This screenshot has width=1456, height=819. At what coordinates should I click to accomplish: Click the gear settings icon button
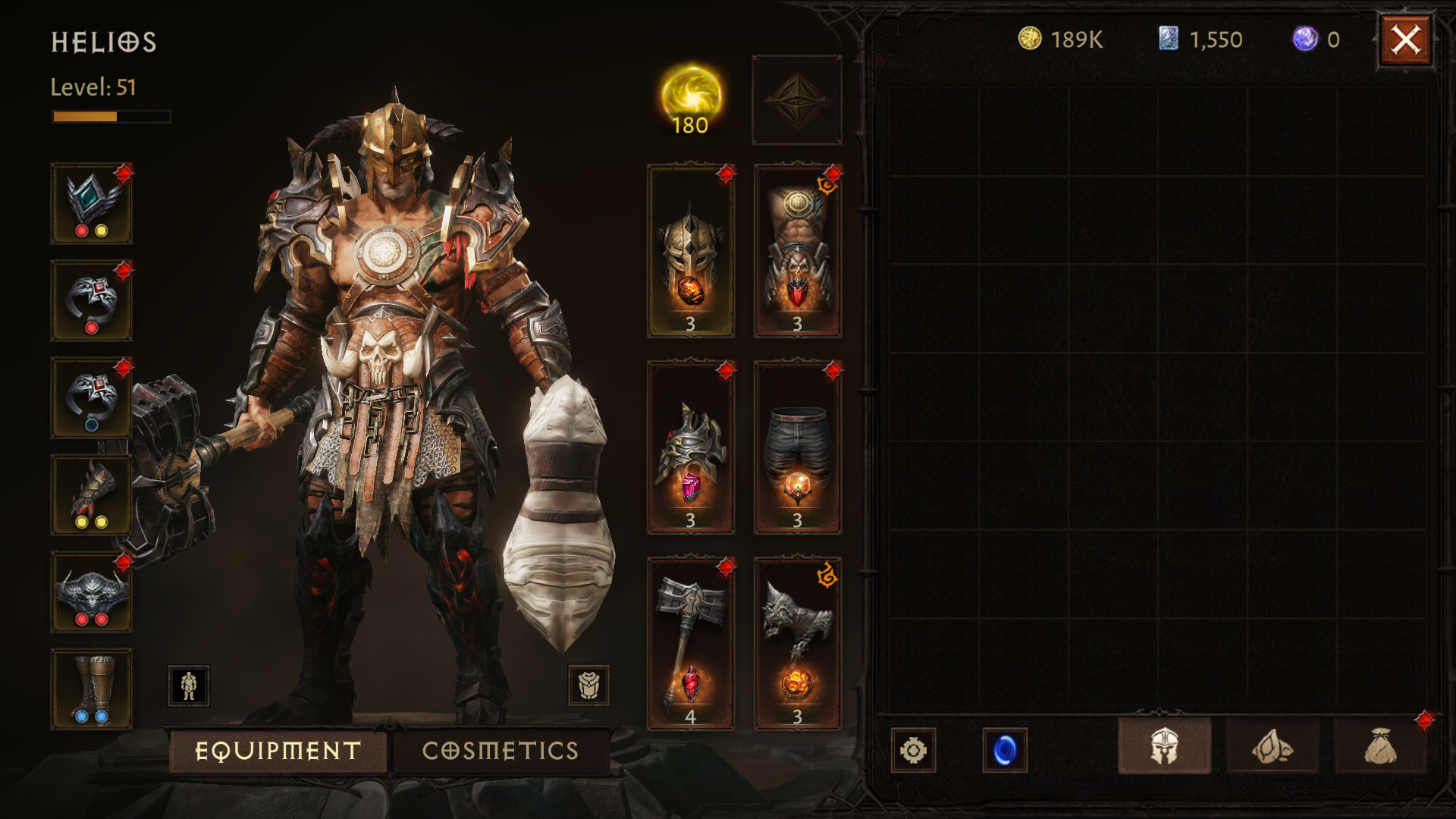click(x=913, y=750)
